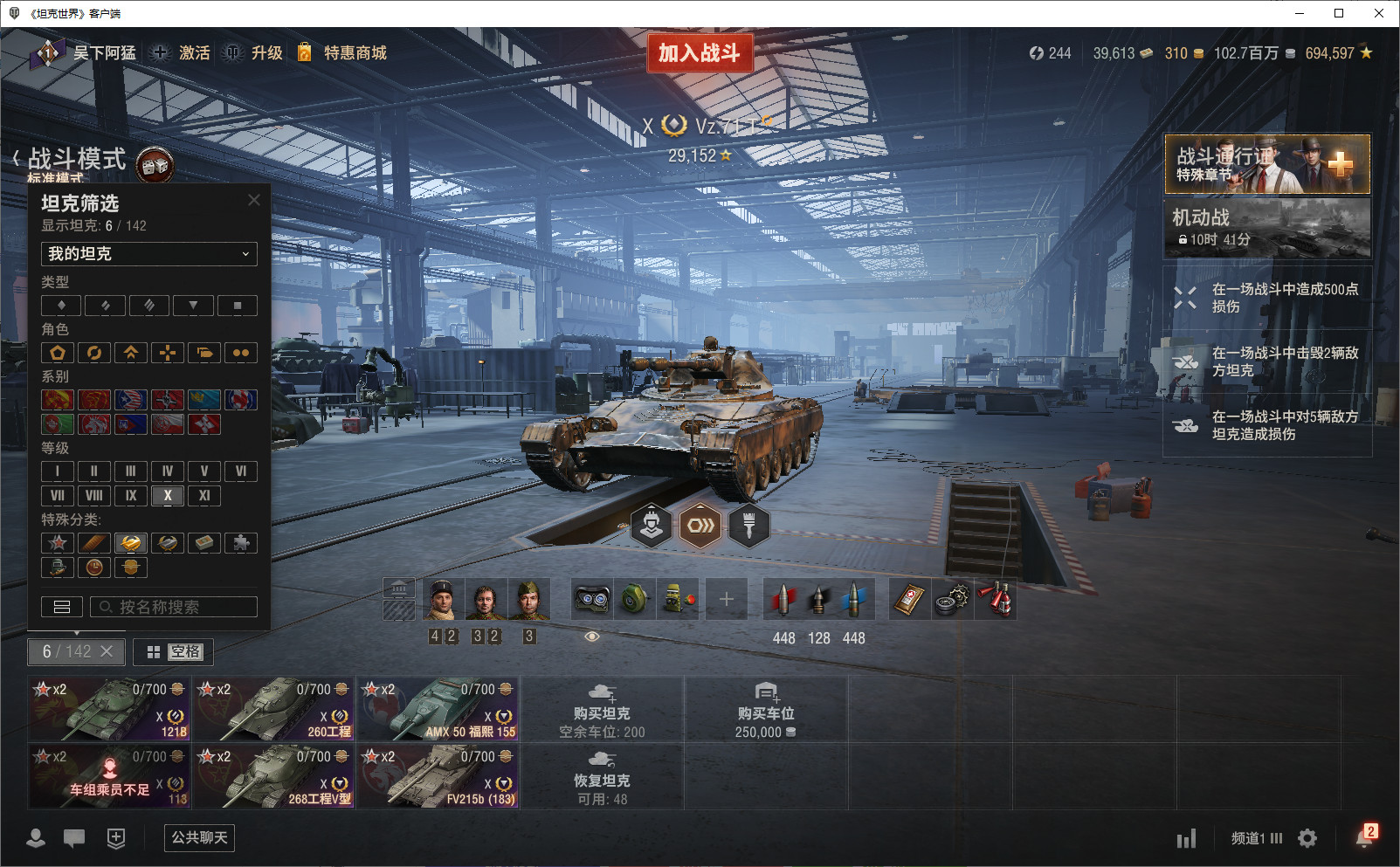
Task: Open 恢复坦克 restore tank tile
Action: coord(602,775)
